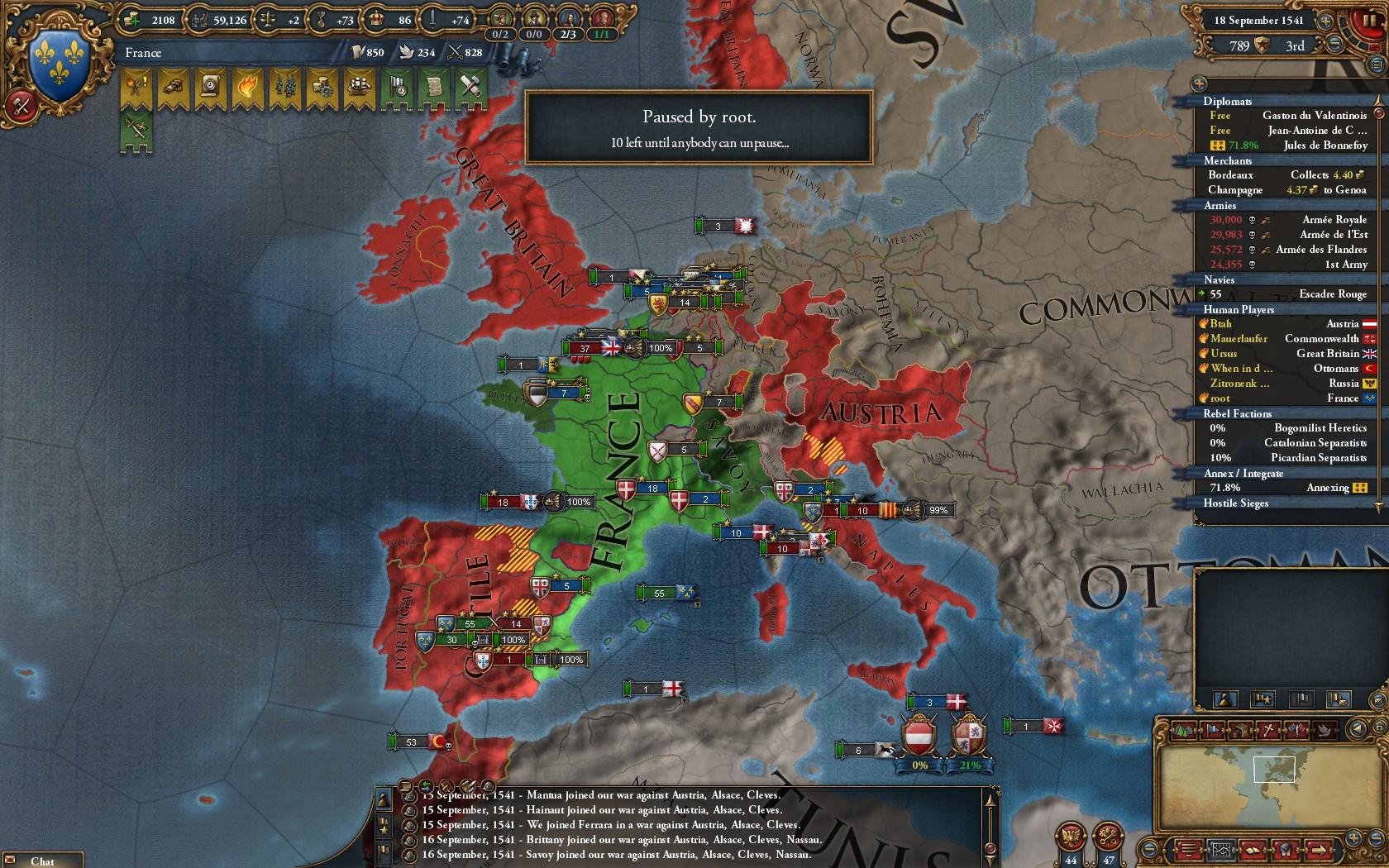
Task: Open the trade mapmode icon
Action: 1241,729
